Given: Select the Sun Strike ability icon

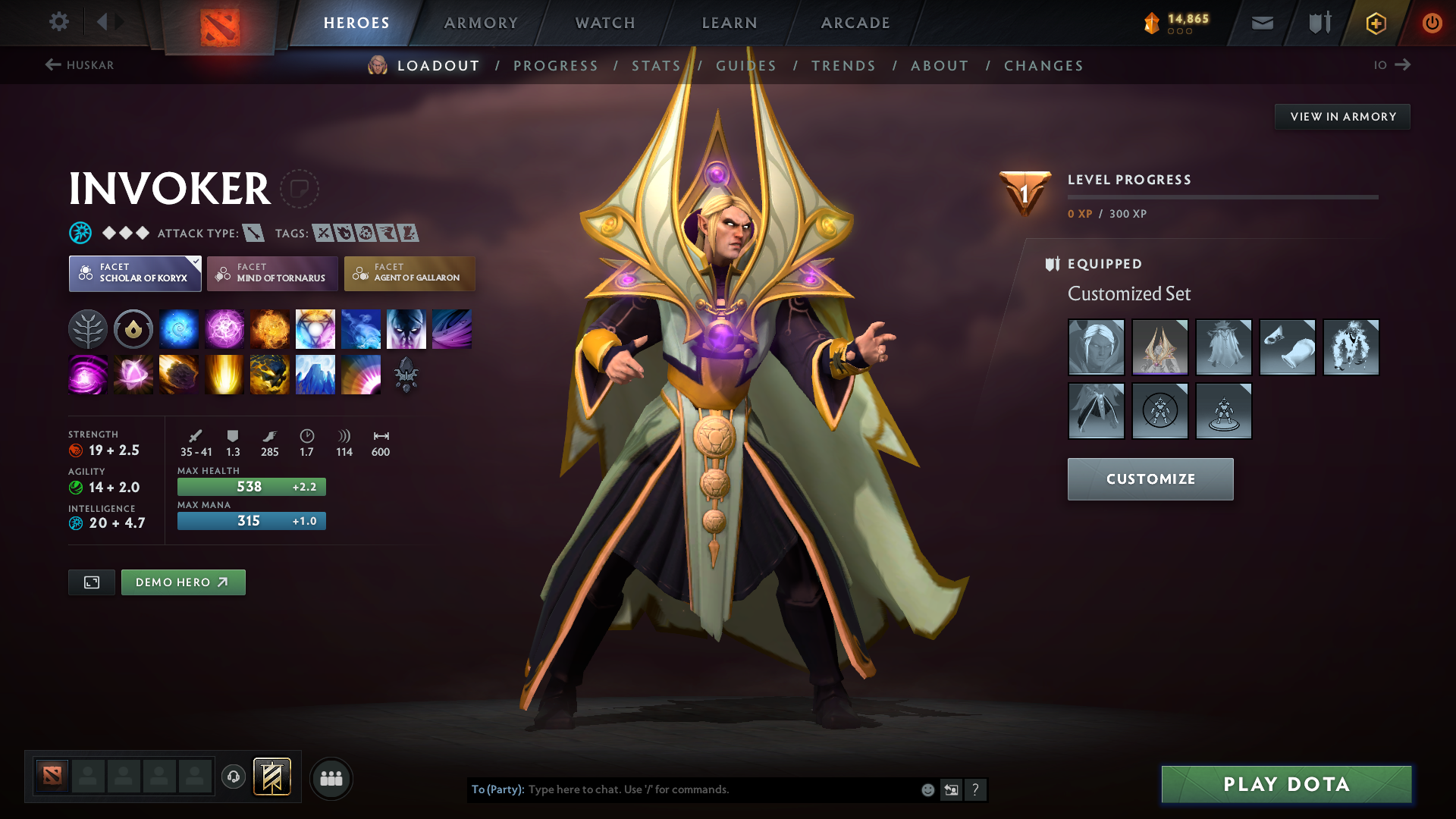Looking at the screenshot, I should (x=224, y=374).
